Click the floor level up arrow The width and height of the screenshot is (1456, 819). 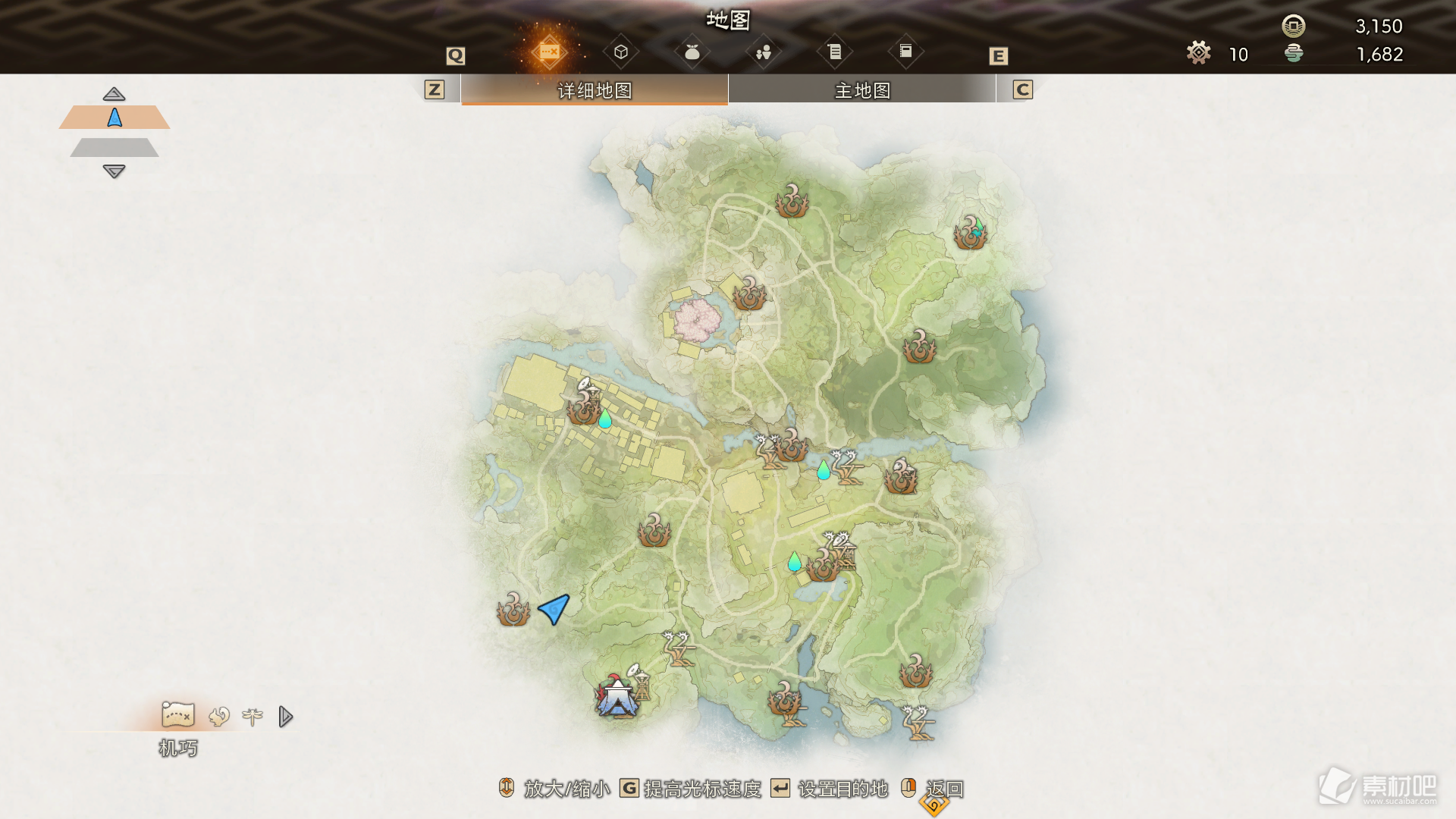click(x=114, y=94)
